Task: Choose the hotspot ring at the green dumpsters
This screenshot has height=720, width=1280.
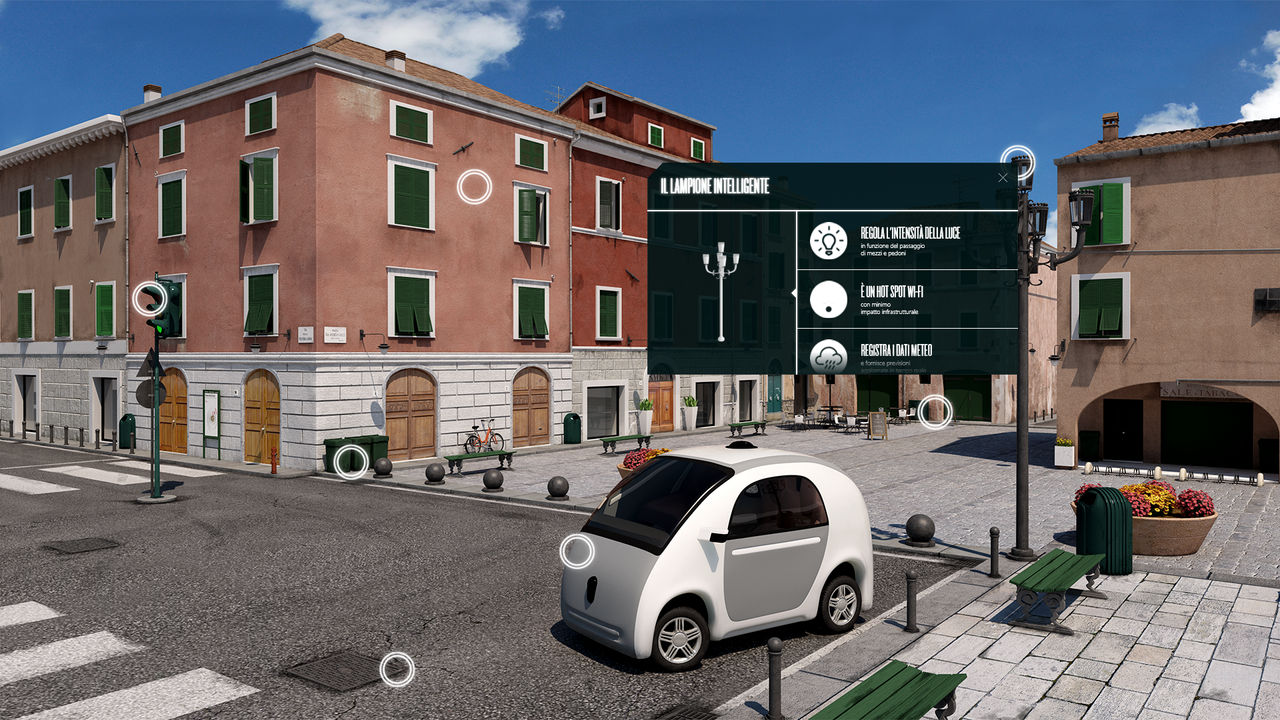Action: pyautogui.click(x=351, y=461)
